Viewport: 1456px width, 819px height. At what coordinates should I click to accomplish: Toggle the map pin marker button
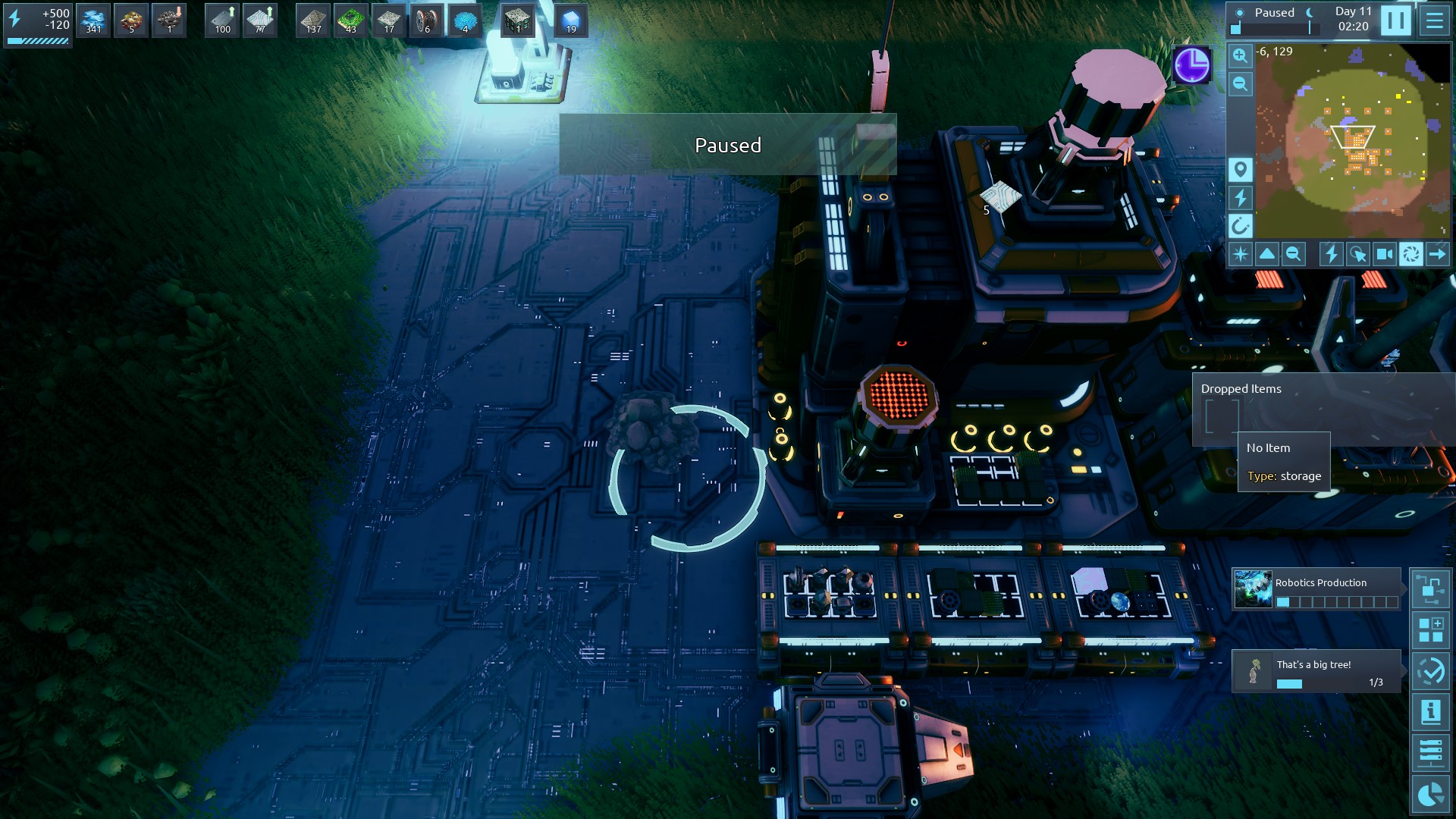(x=1240, y=170)
